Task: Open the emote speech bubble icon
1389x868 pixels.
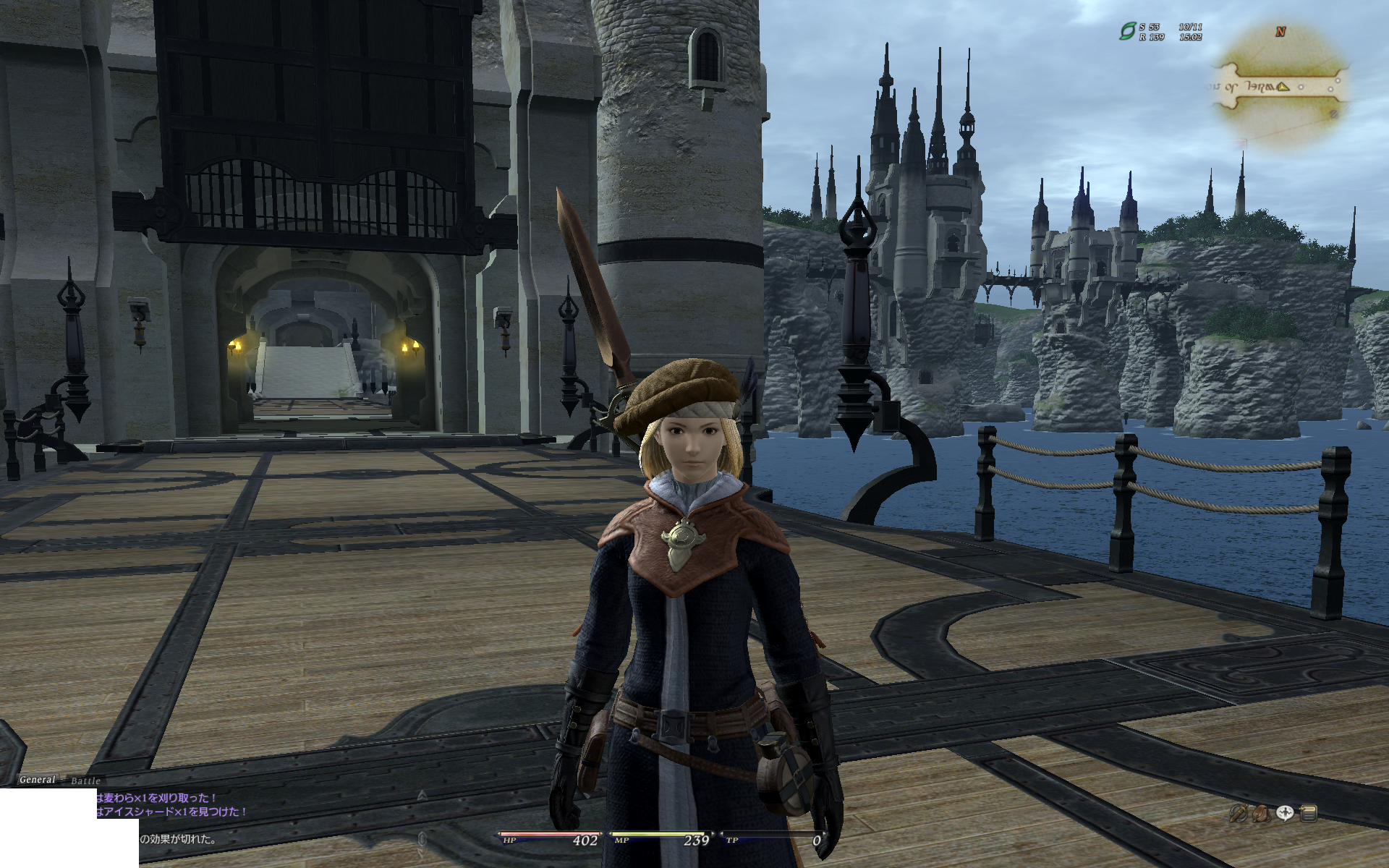Action: coord(1285,813)
